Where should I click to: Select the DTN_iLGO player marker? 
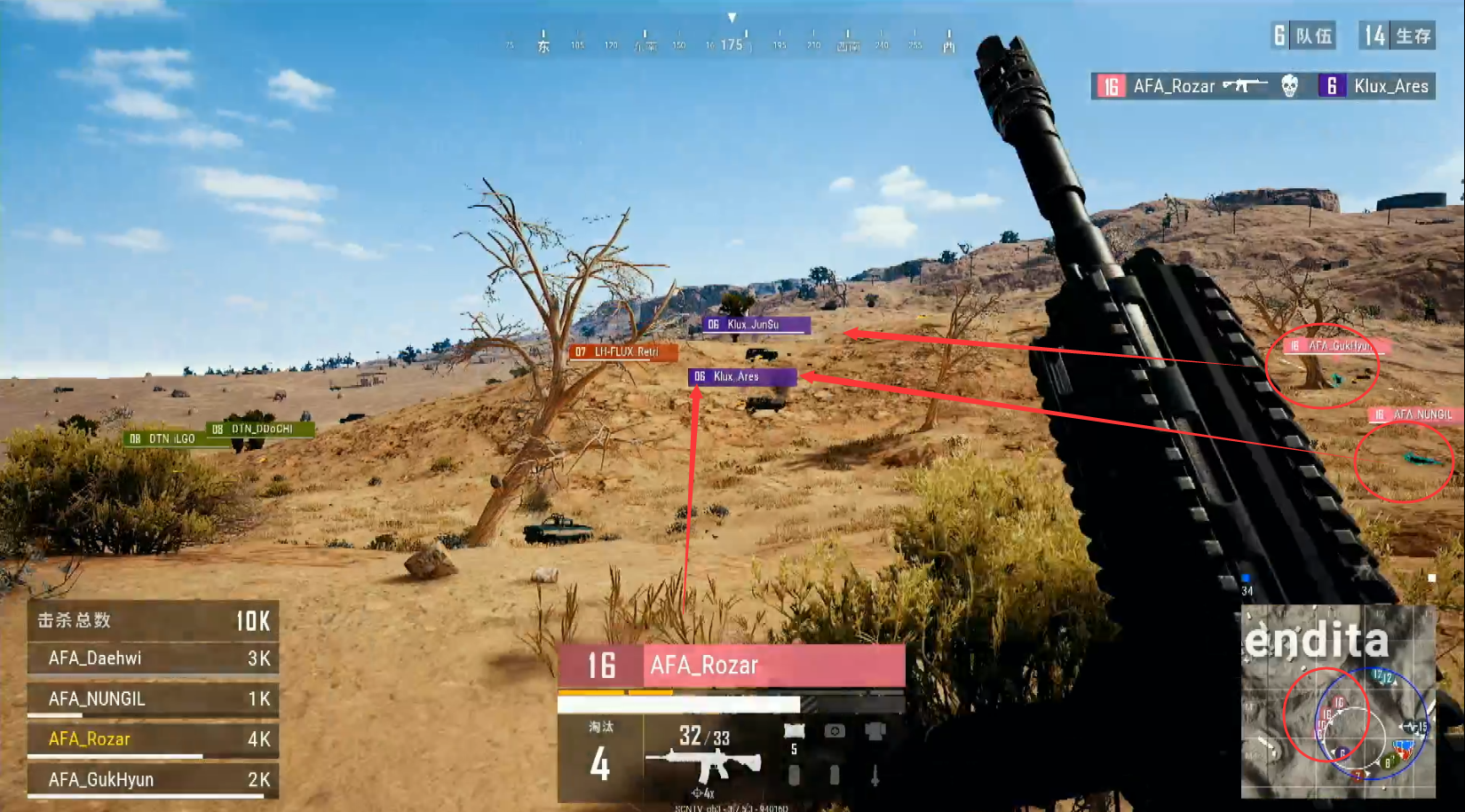(163, 438)
